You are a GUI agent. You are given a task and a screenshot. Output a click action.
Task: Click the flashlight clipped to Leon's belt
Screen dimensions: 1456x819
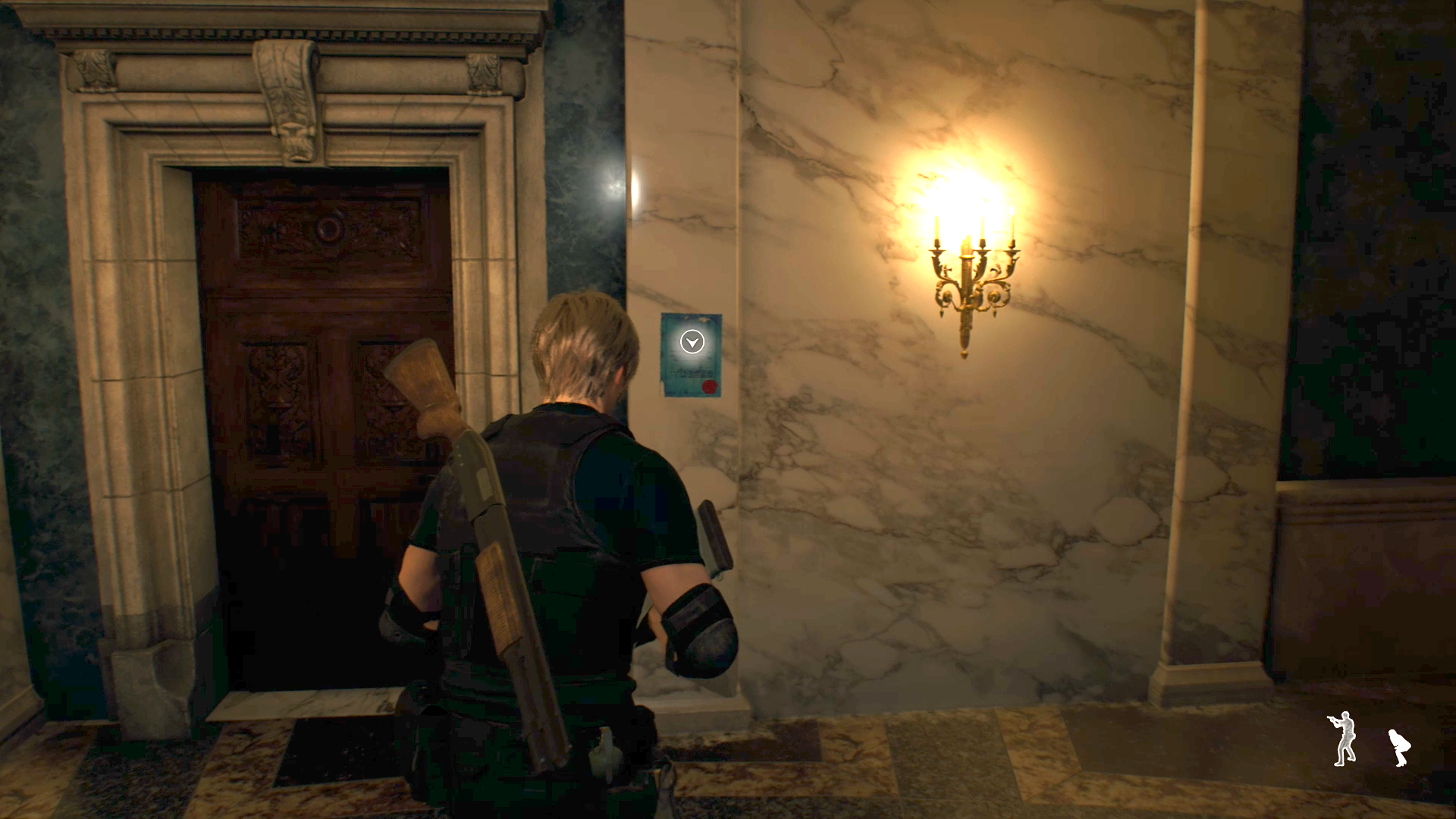[604, 752]
